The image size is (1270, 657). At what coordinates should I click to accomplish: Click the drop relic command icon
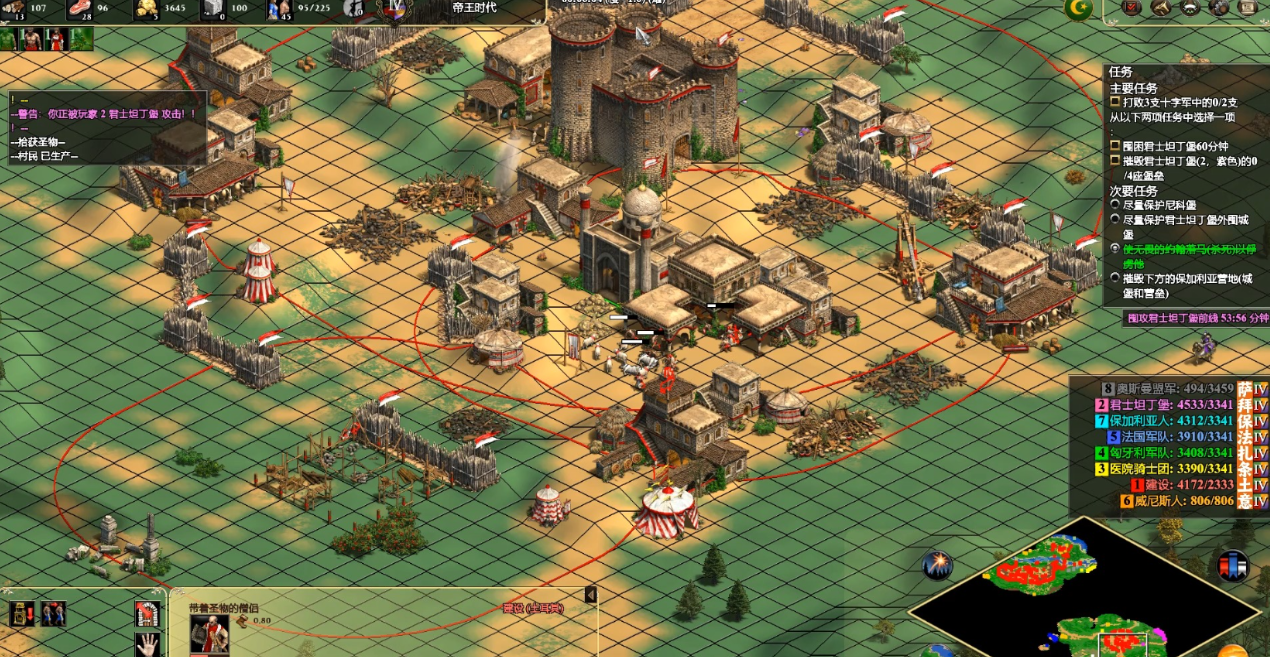(x=21, y=613)
